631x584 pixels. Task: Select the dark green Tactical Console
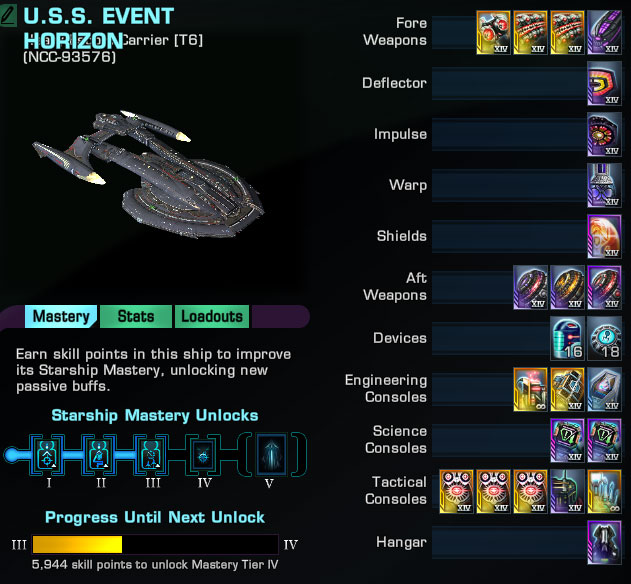[x=568, y=491]
